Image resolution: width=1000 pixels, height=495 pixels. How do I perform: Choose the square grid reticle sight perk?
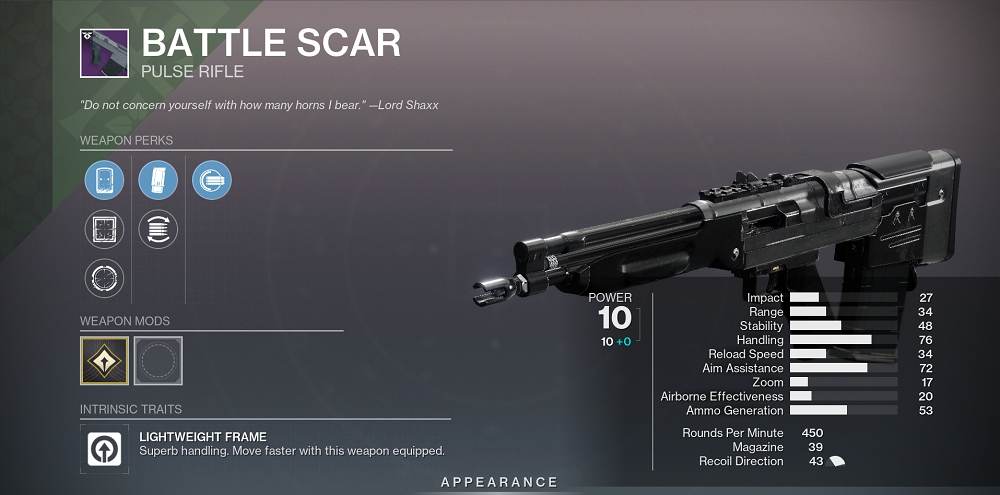pyautogui.click(x=104, y=229)
